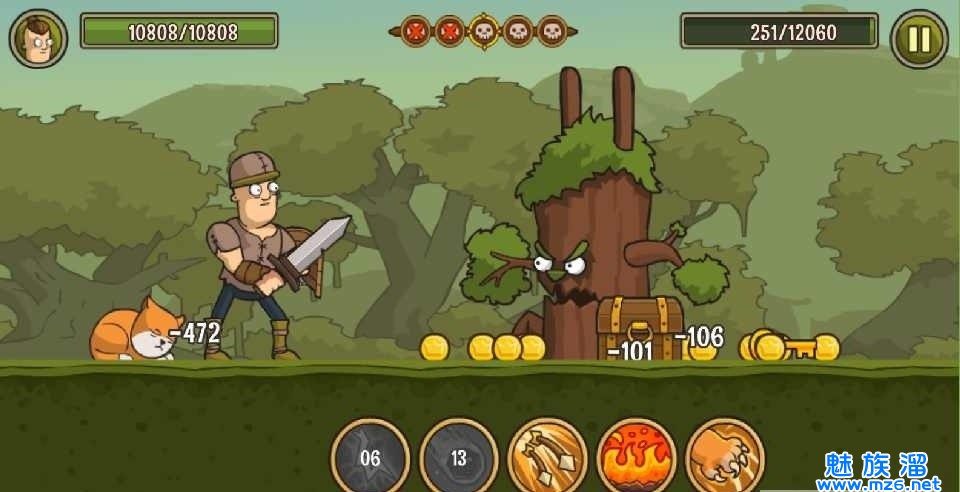
Task: Select the skill on 06 cooldown
Action: [370, 457]
